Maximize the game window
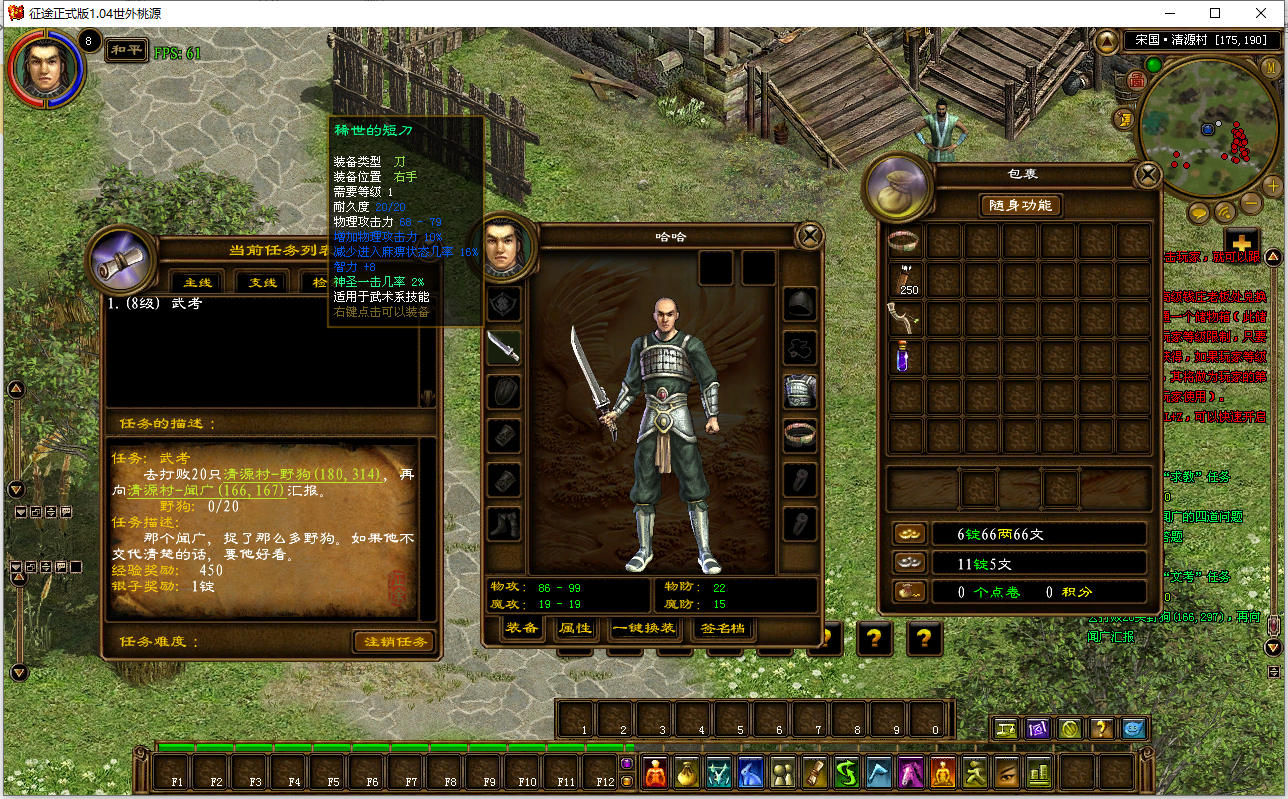Image resolution: width=1288 pixels, height=799 pixels. pyautogui.click(x=1215, y=13)
